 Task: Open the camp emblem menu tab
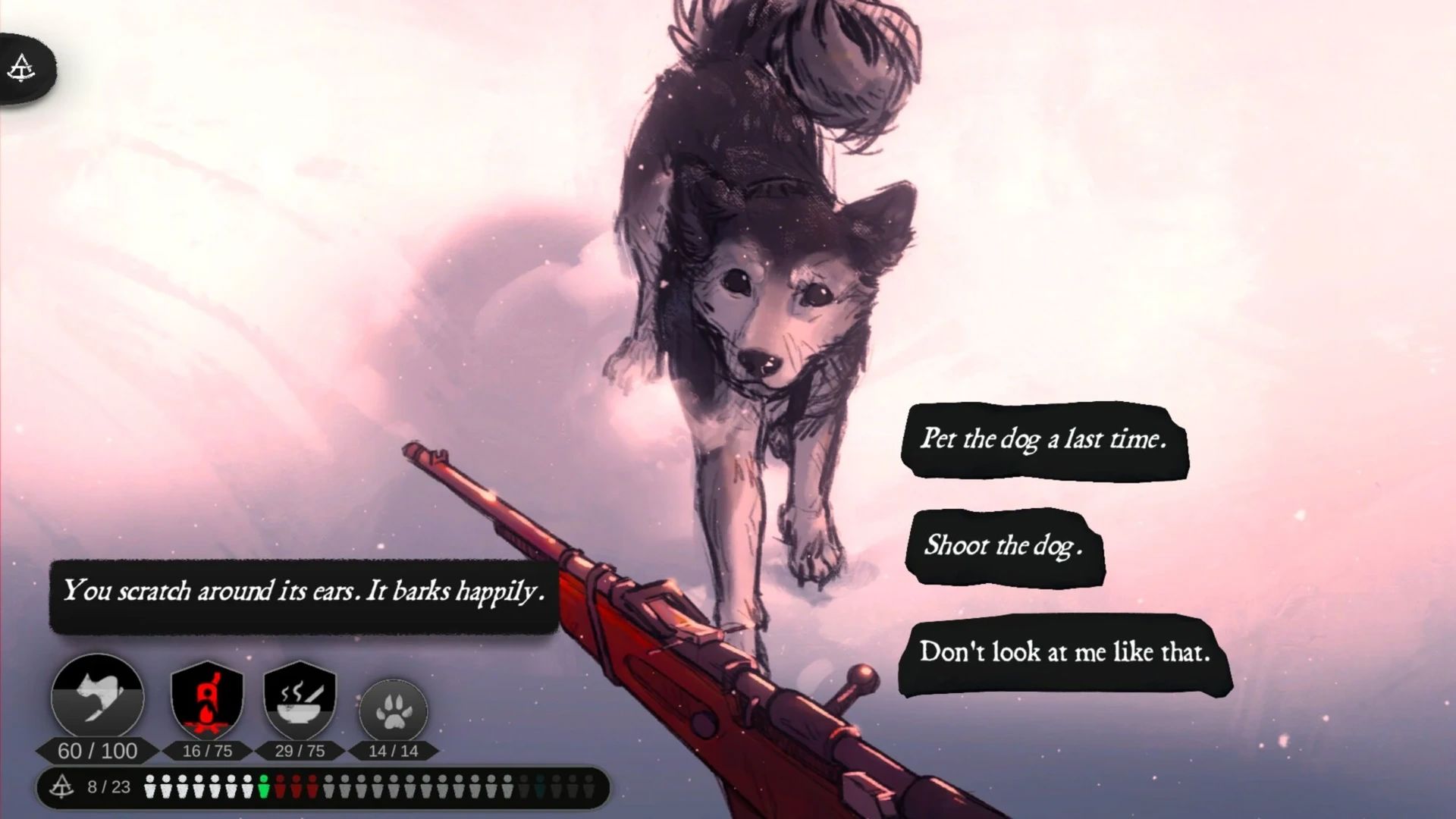pyautogui.click(x=22, y=69)
